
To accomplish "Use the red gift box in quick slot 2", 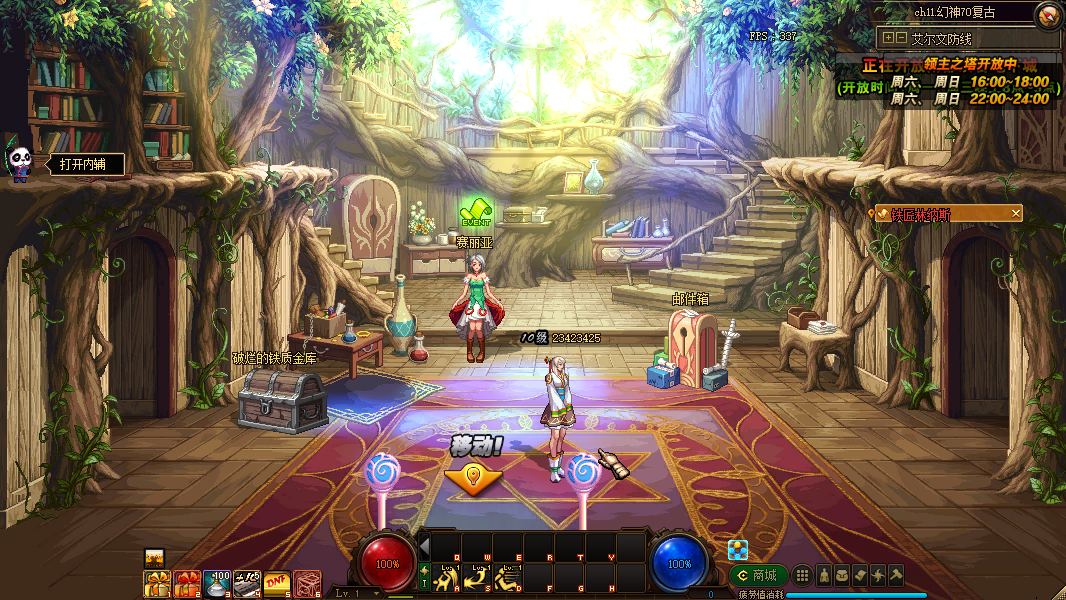I will (x=187, y=582).
